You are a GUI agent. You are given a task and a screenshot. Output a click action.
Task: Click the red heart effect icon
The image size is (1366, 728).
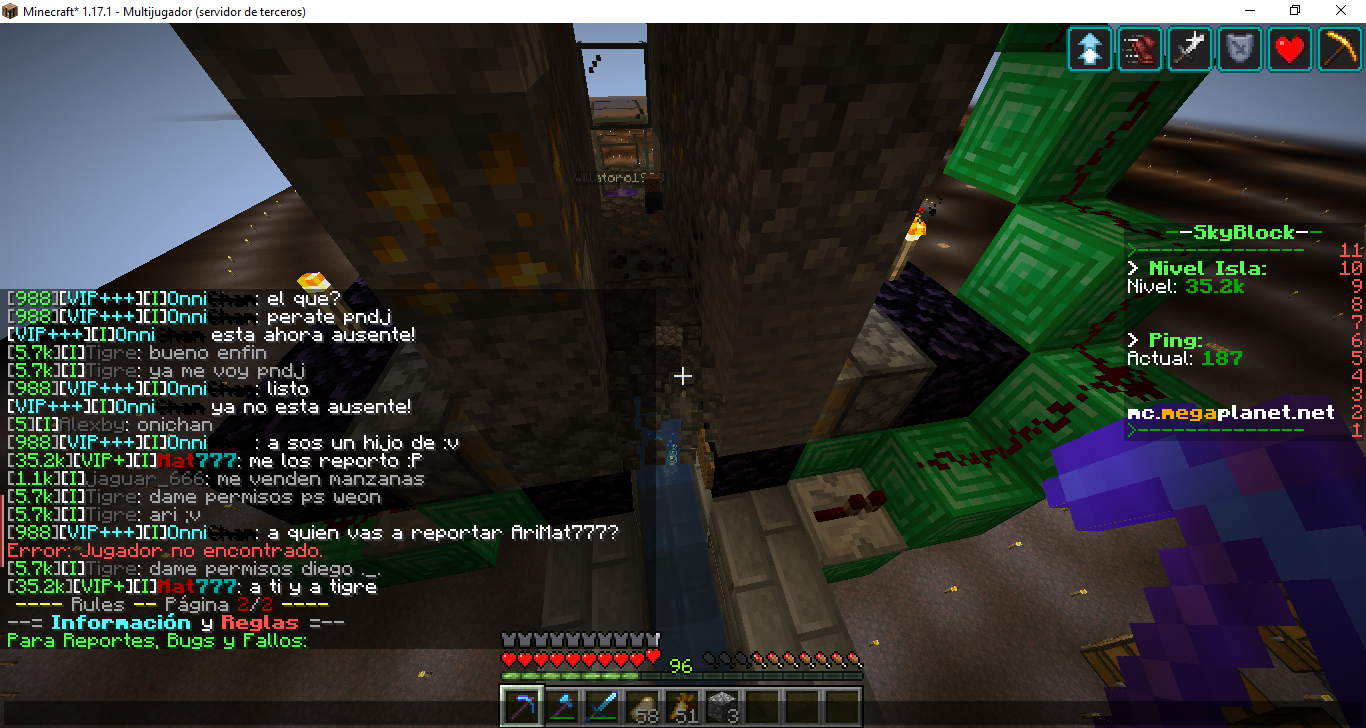click(x=1290, y=49)
